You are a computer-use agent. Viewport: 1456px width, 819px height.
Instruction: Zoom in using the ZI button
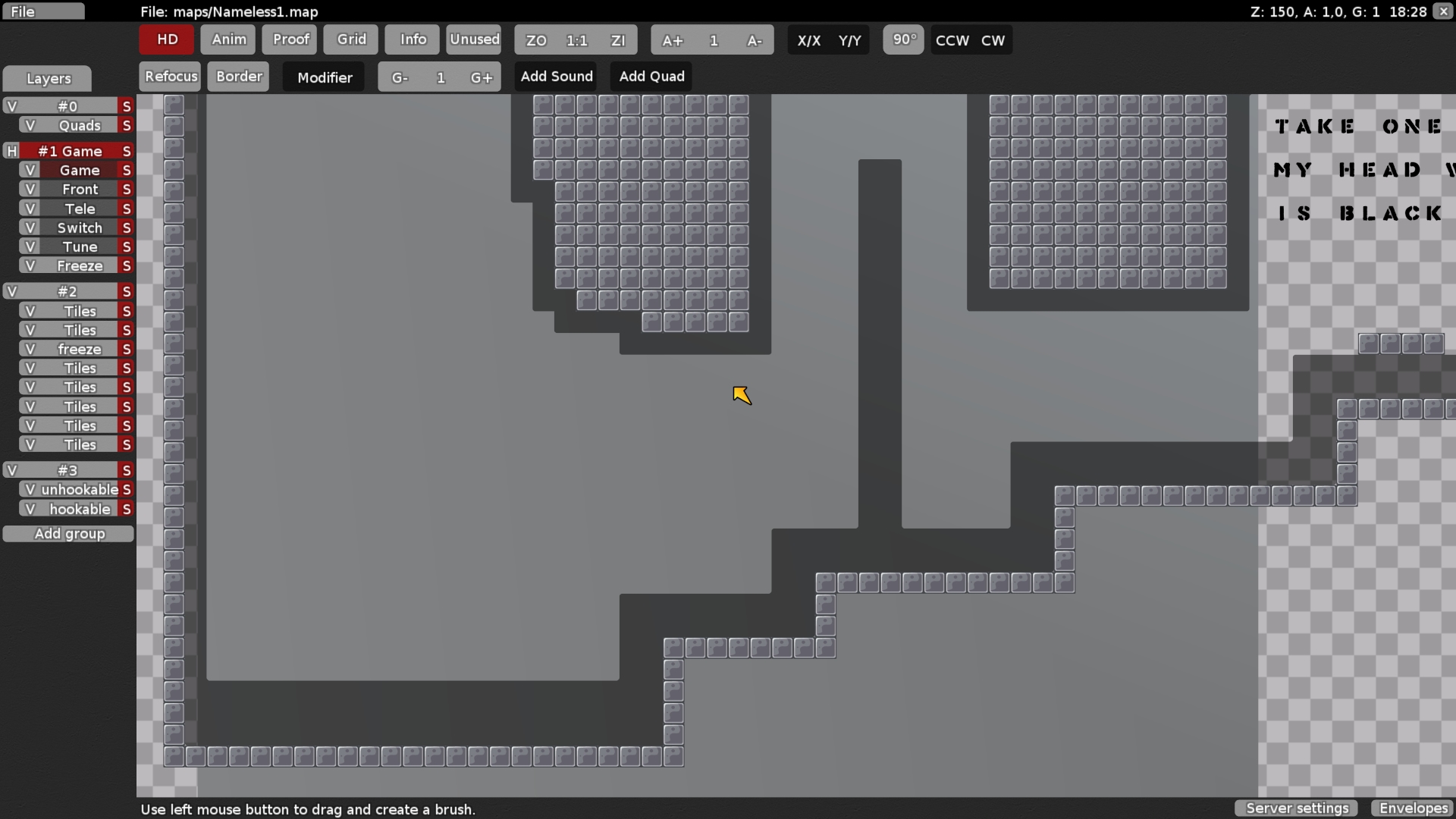(619, 40)
